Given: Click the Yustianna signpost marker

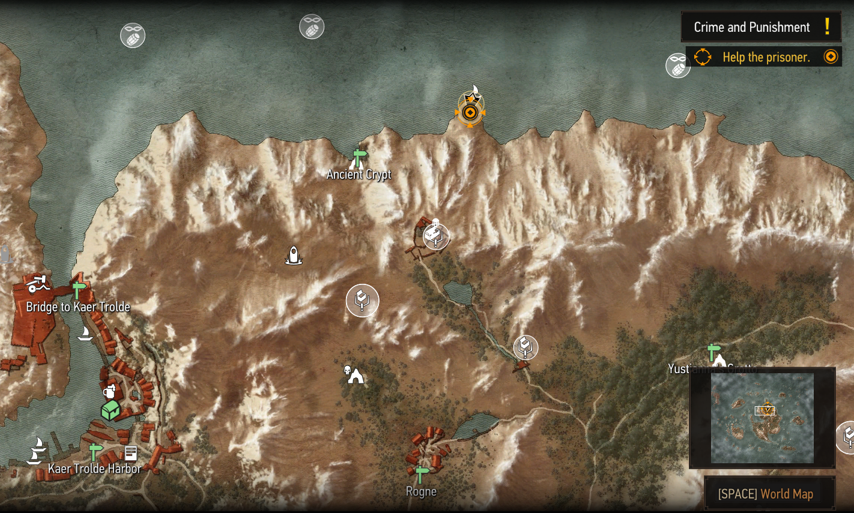Looking at the screenshot, I should (x=713, y=352).
